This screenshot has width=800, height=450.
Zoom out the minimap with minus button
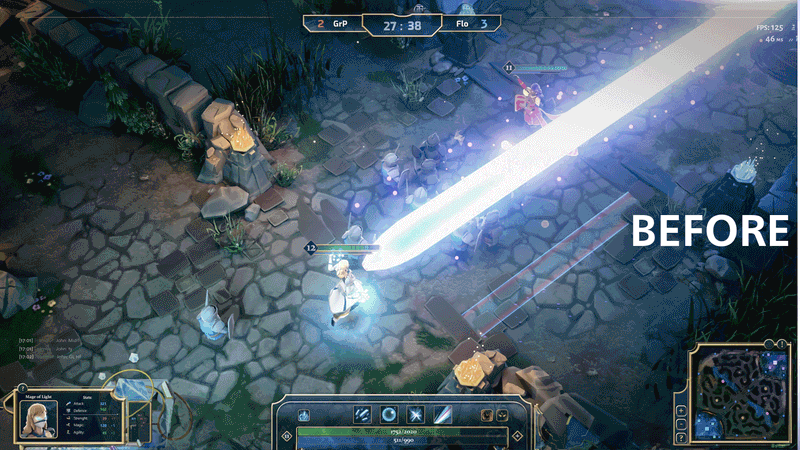(681, 424)
